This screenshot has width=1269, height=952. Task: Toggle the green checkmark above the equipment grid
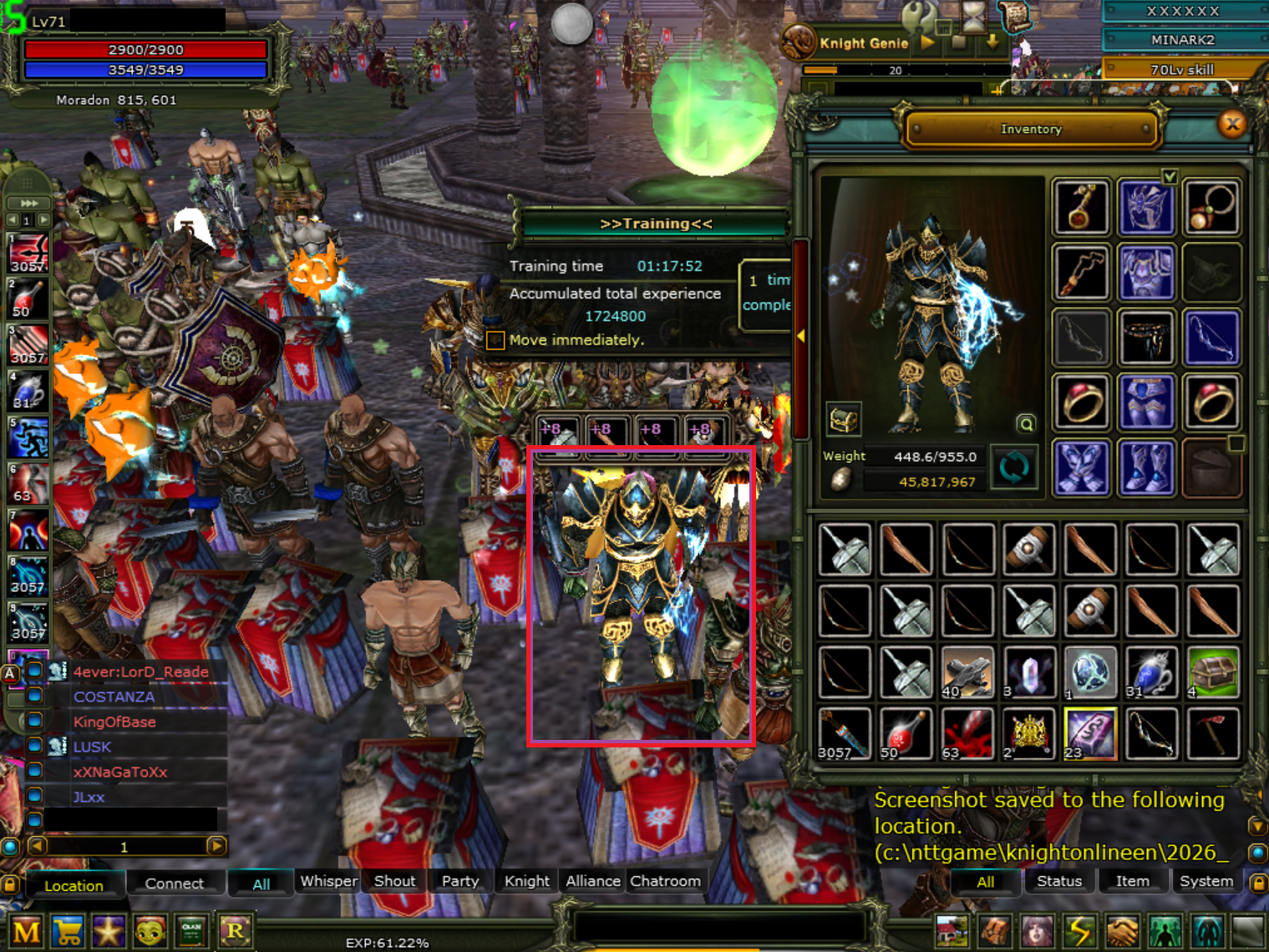click(1170, 177)
